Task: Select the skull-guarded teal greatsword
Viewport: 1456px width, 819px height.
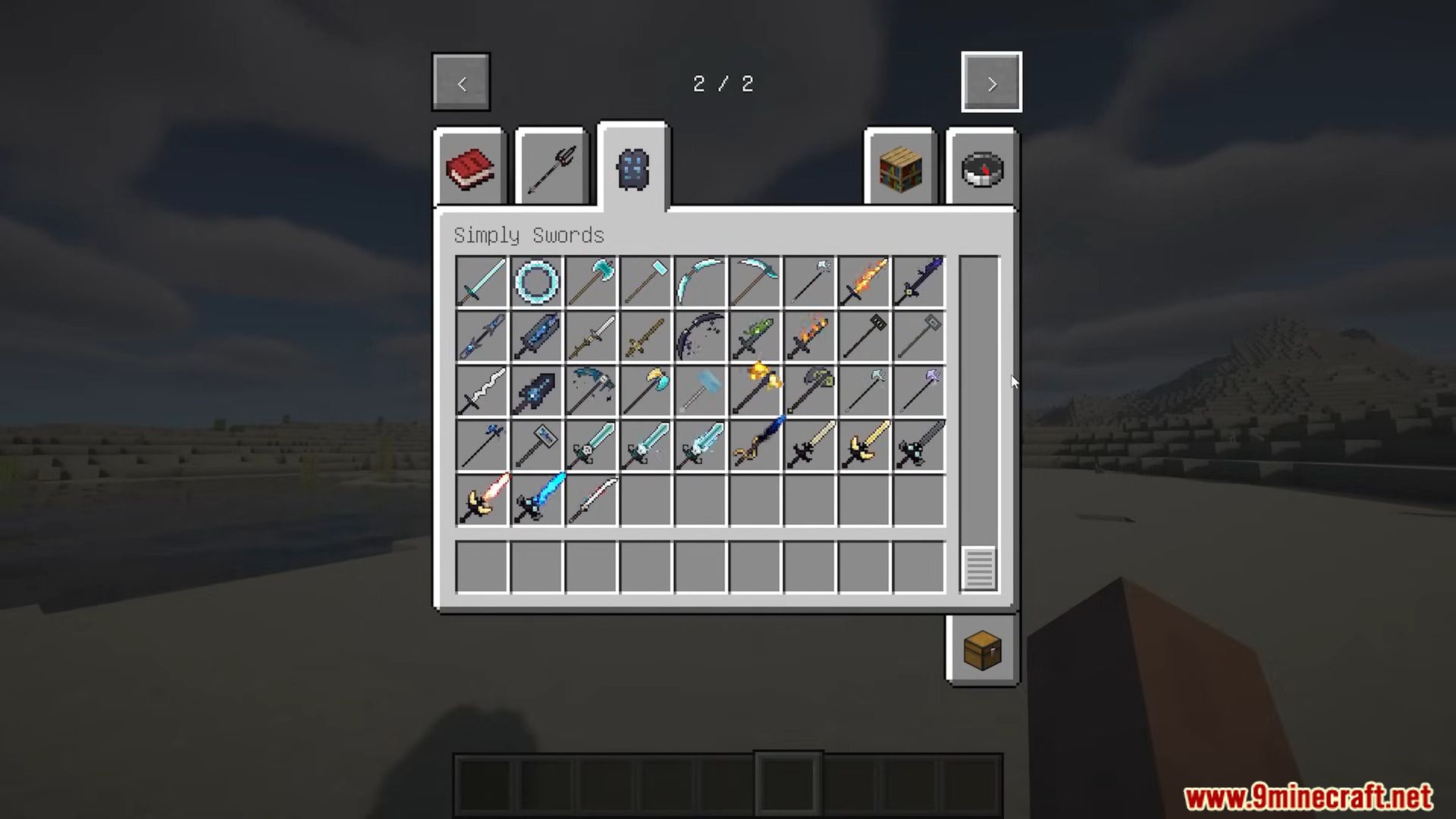Action: pyautogui.click(x=591, y=445)
